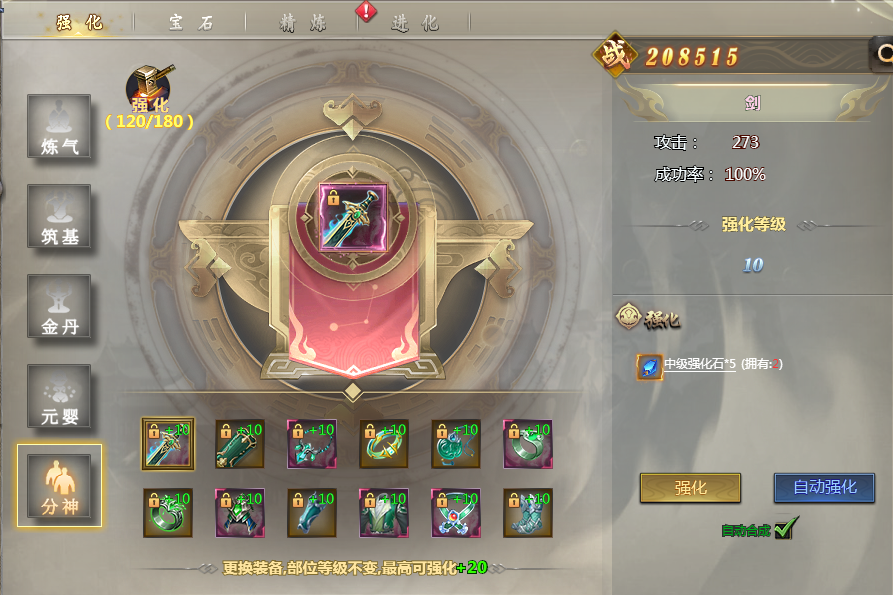Select the highlighted 分神 stage
The image size is (893, 595).
pyautogui.click(x=59, y=486)
